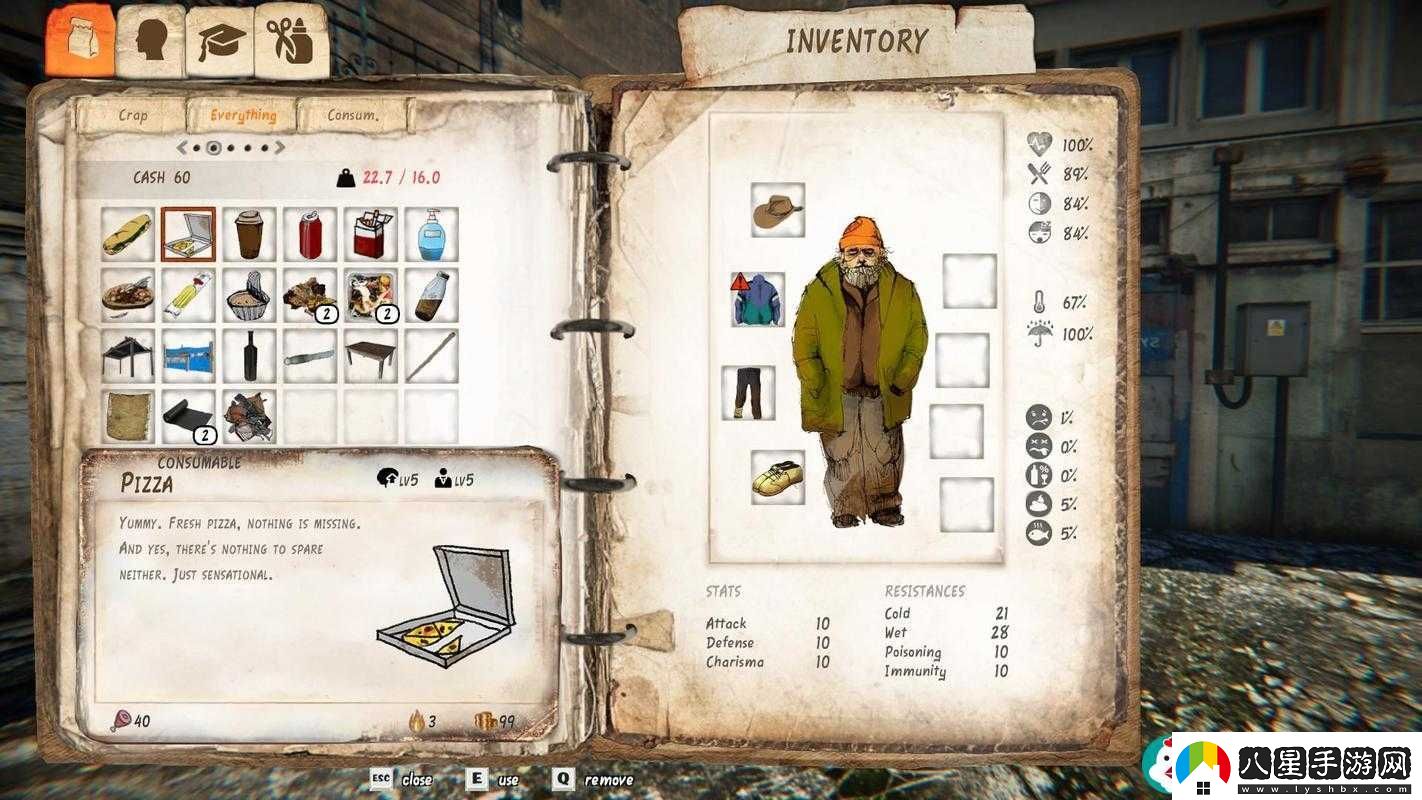This screenshot has height=800, width=1422.
Task: Pick the brown coffee cup item
Action: click(x=249, y=234)
